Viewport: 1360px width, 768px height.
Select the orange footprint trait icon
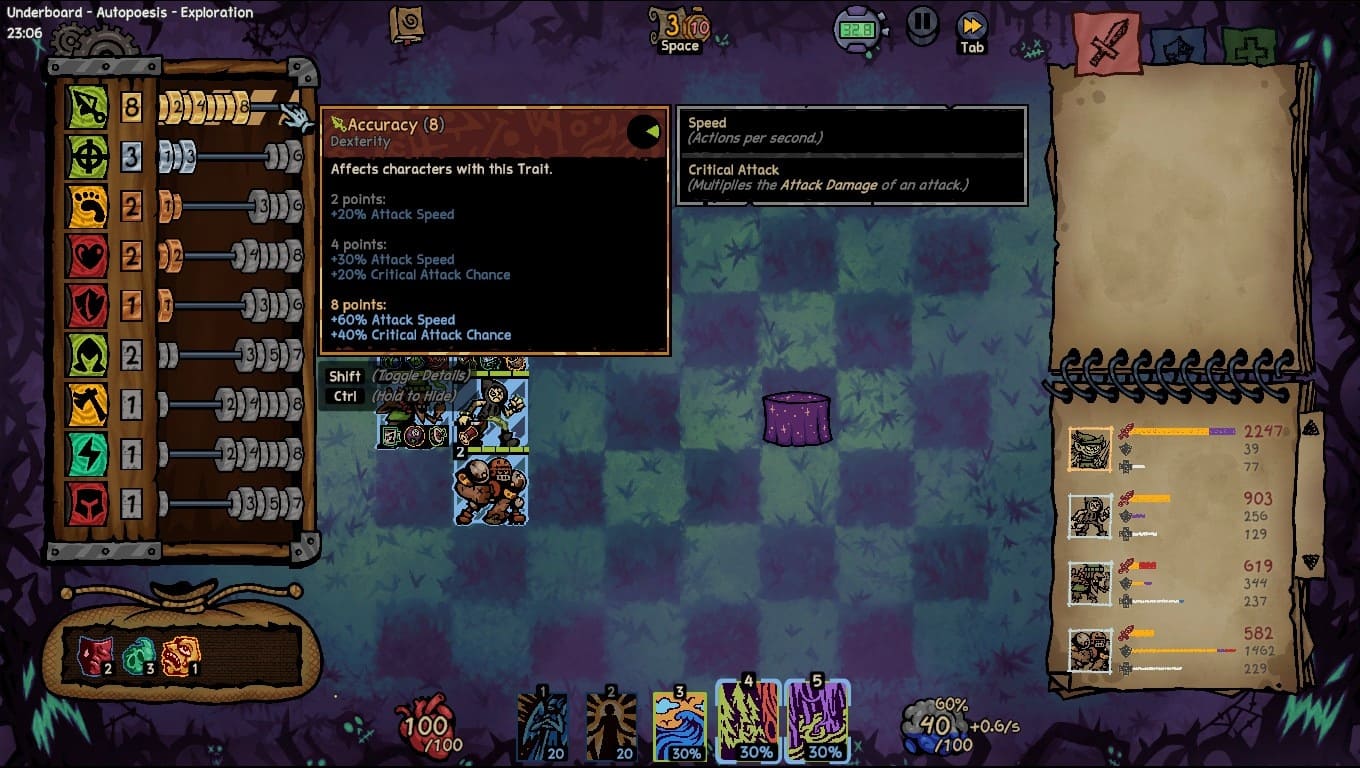pos(87,207)
